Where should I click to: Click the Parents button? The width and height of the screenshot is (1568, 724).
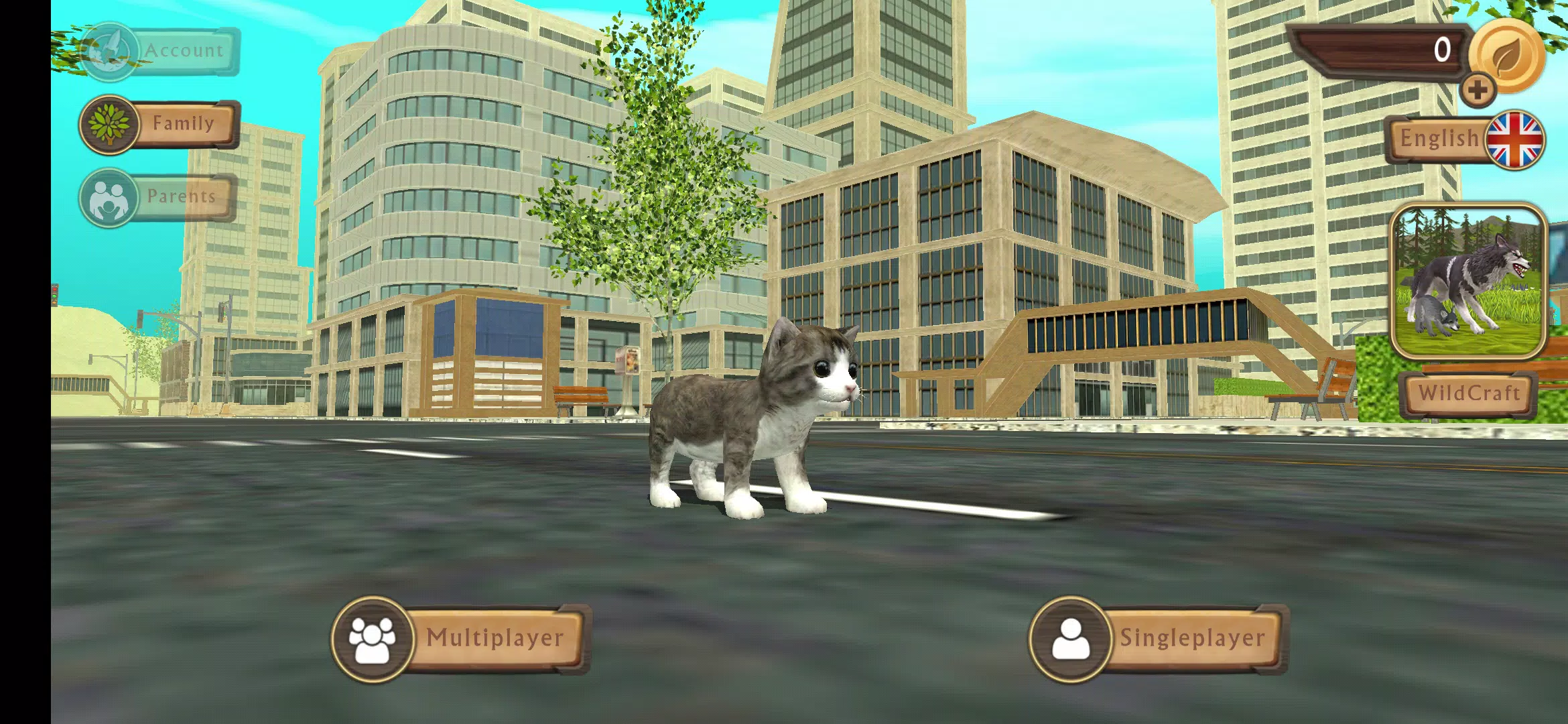182,196
